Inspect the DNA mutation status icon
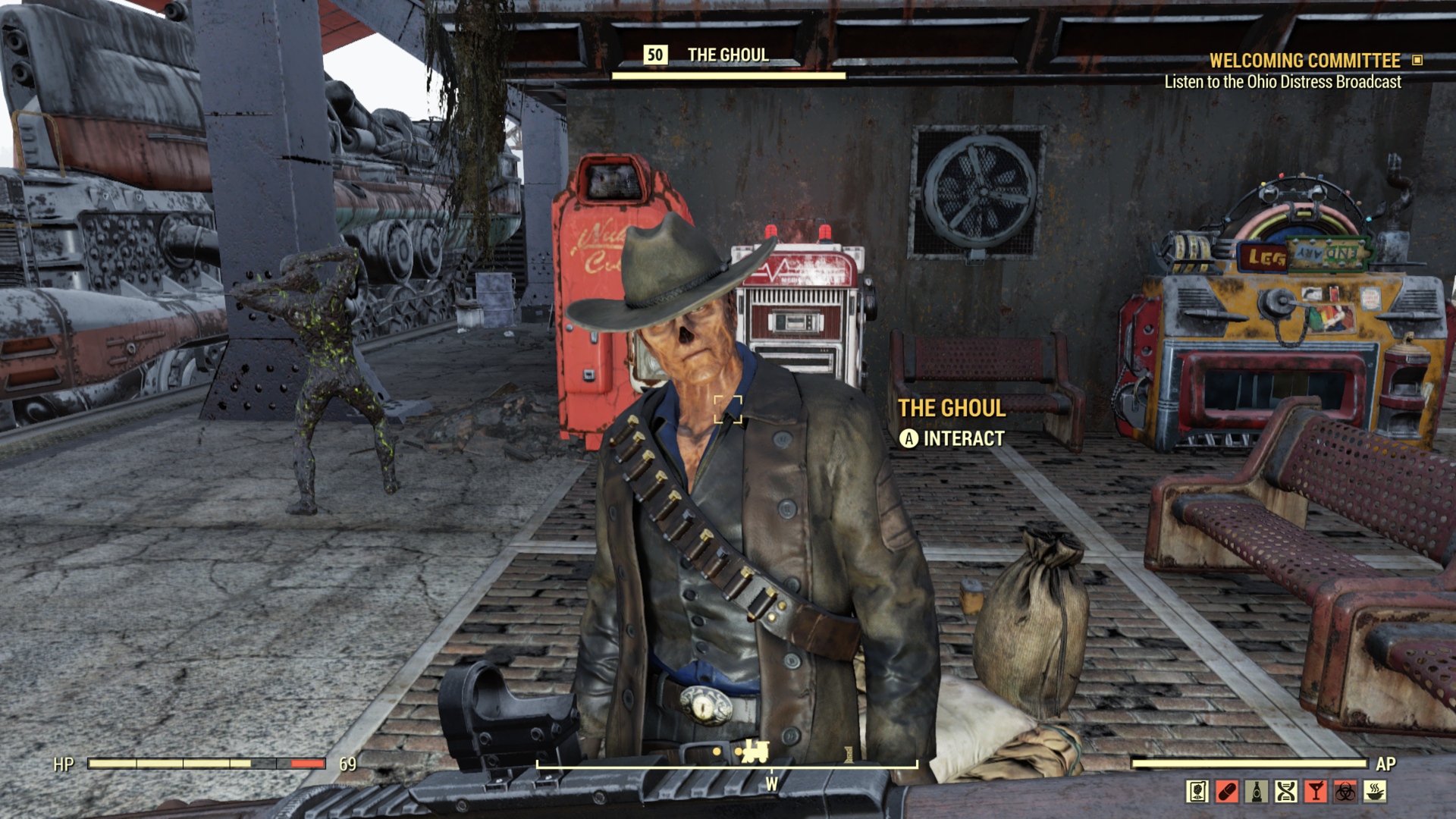The height and width of the screenshot is (819, 1456). (x=1286, y=792)
